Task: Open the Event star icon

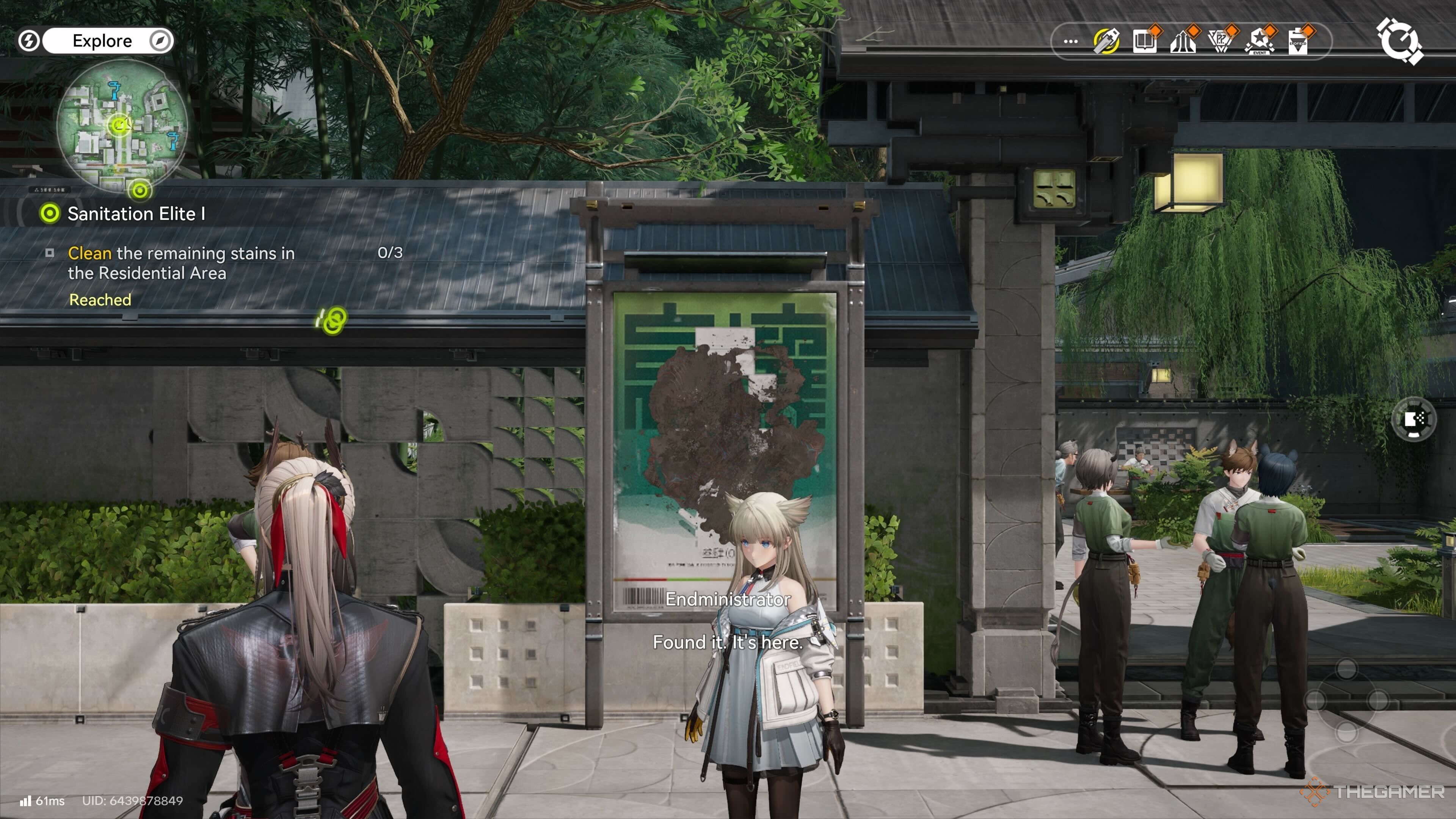Action: (x=1259, y=41)
